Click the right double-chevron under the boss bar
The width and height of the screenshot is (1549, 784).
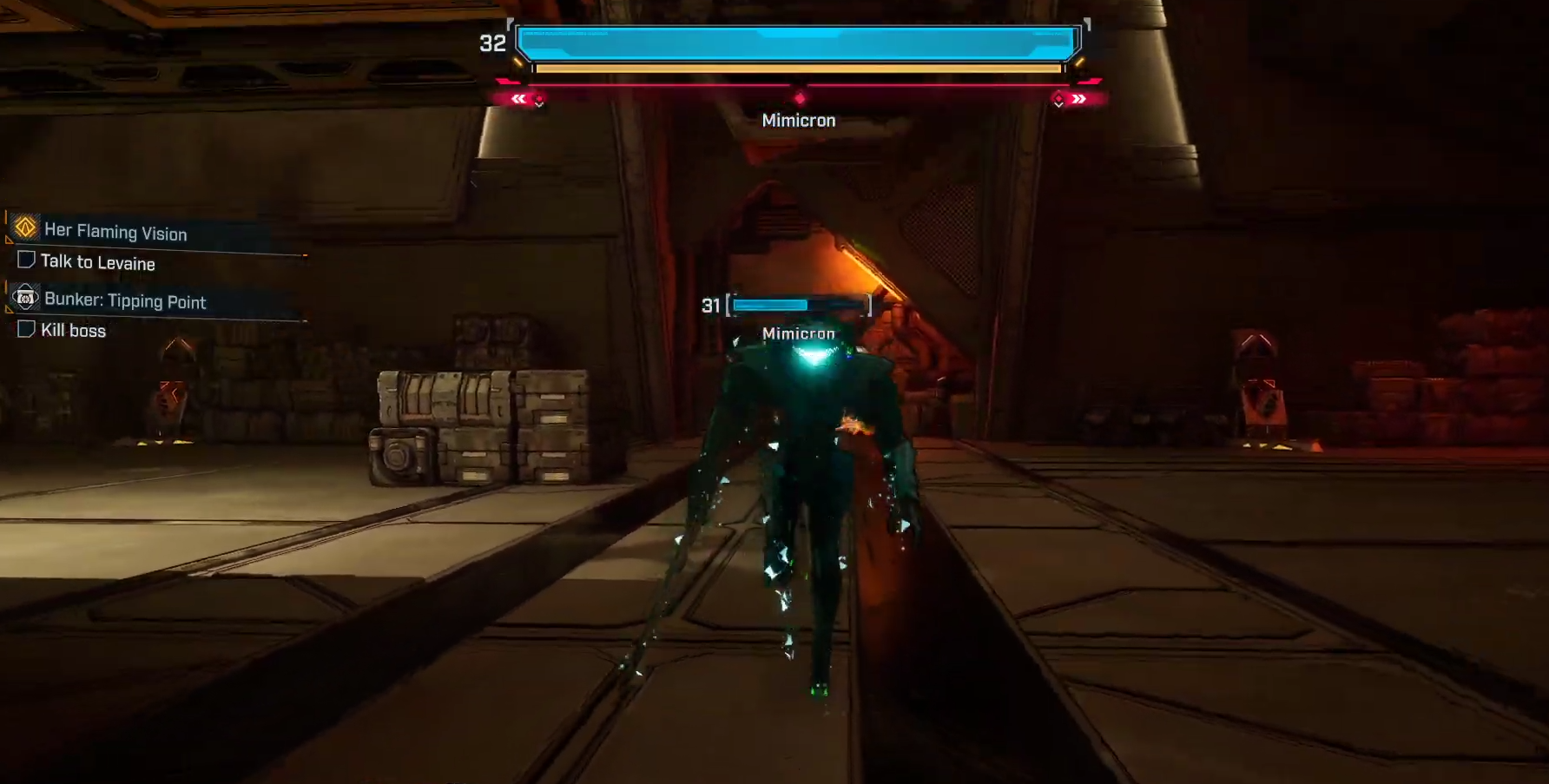[1078, 99]
